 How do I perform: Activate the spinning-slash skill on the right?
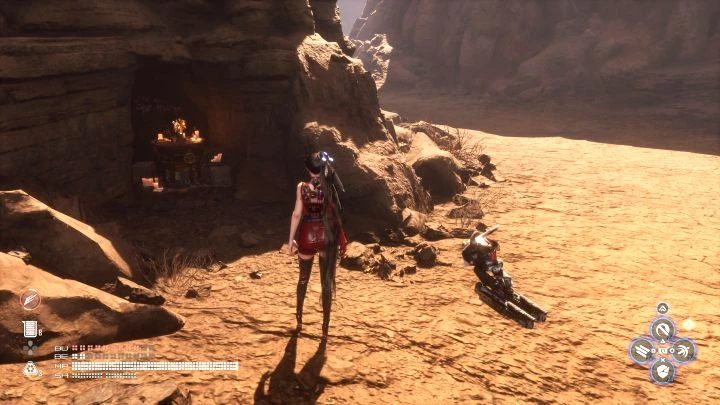683,350
